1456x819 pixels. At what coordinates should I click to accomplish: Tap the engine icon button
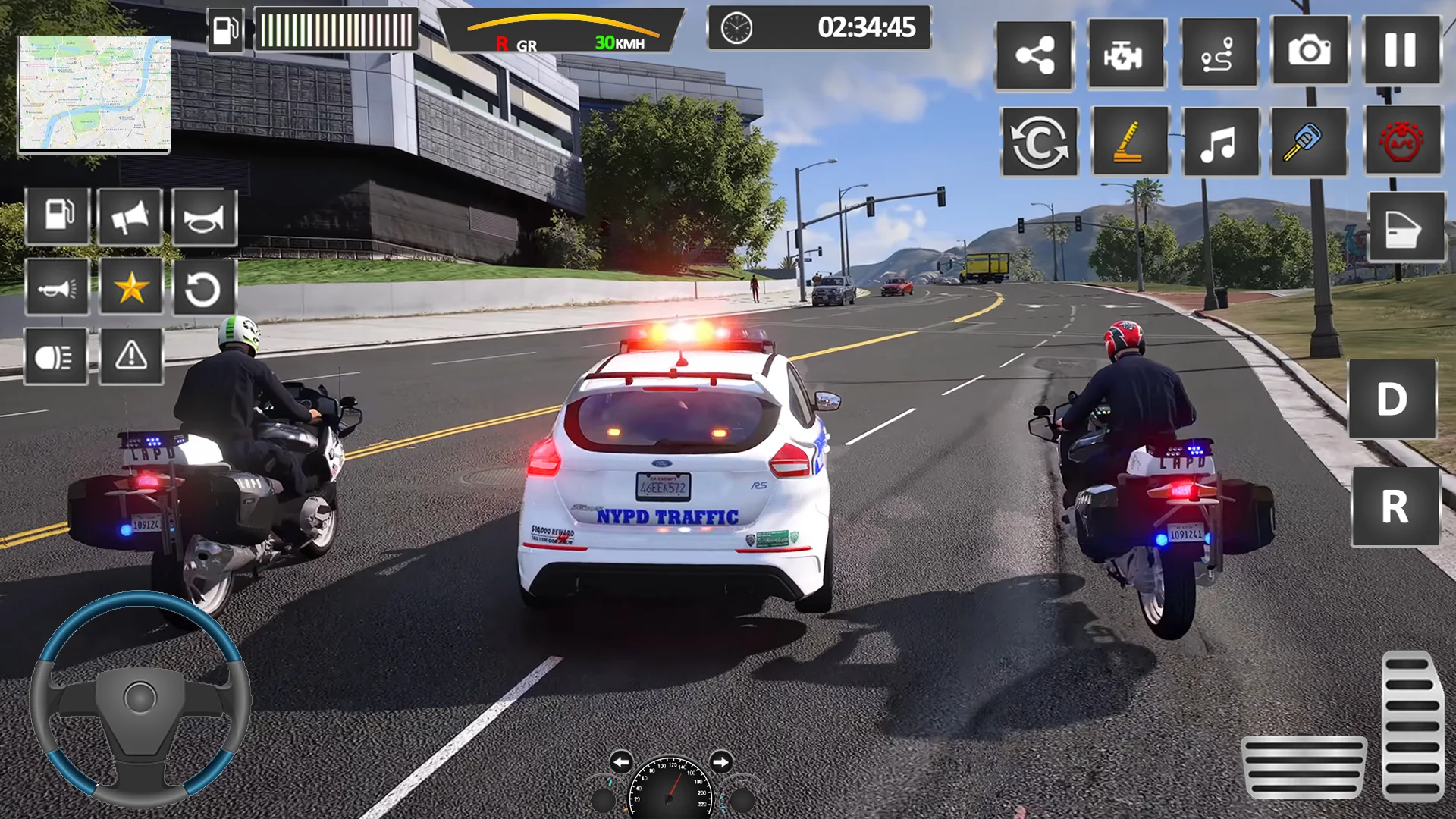[1126, 55]
